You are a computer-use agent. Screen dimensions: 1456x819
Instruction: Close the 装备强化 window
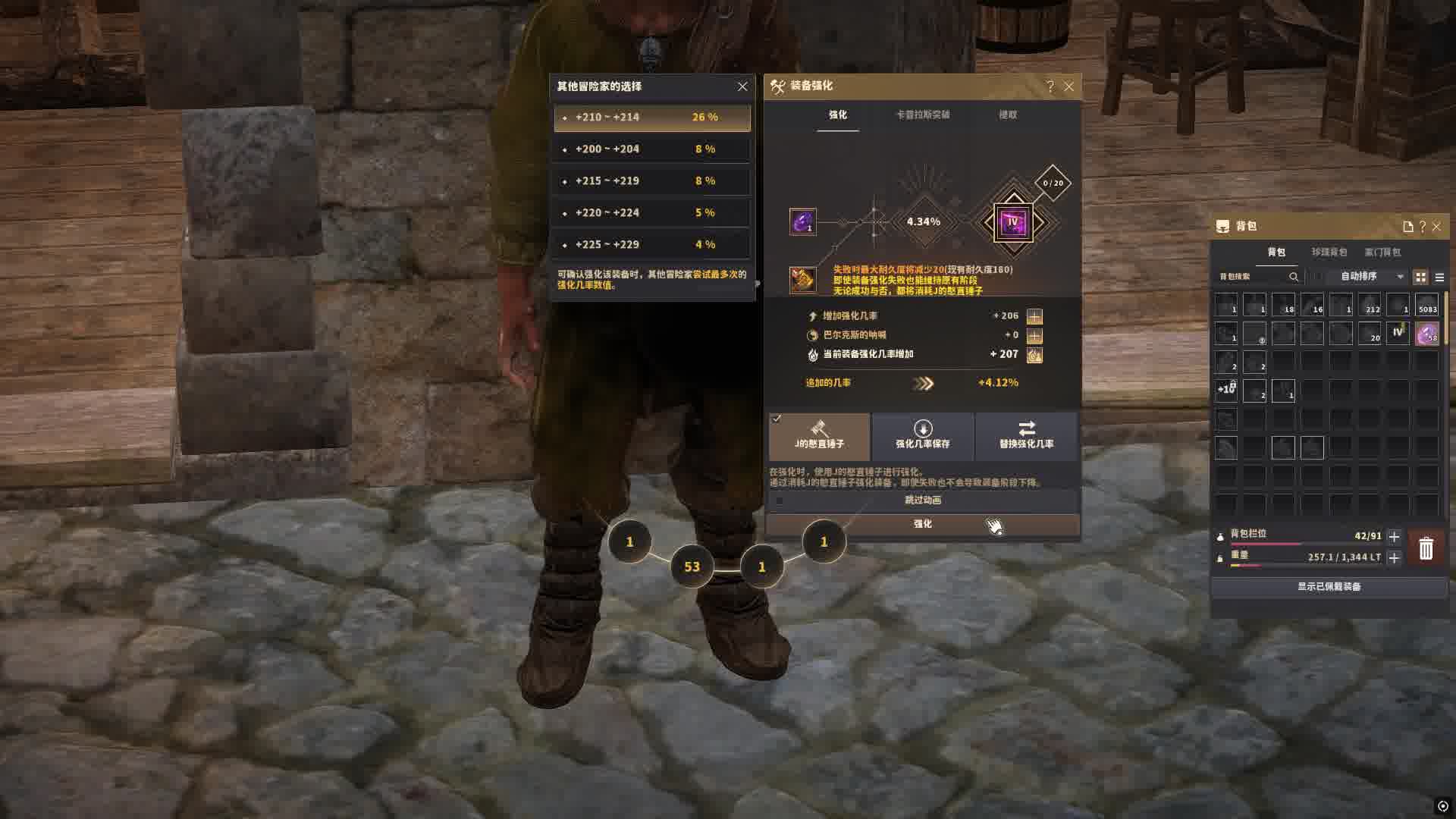(x=1069, y=86)
